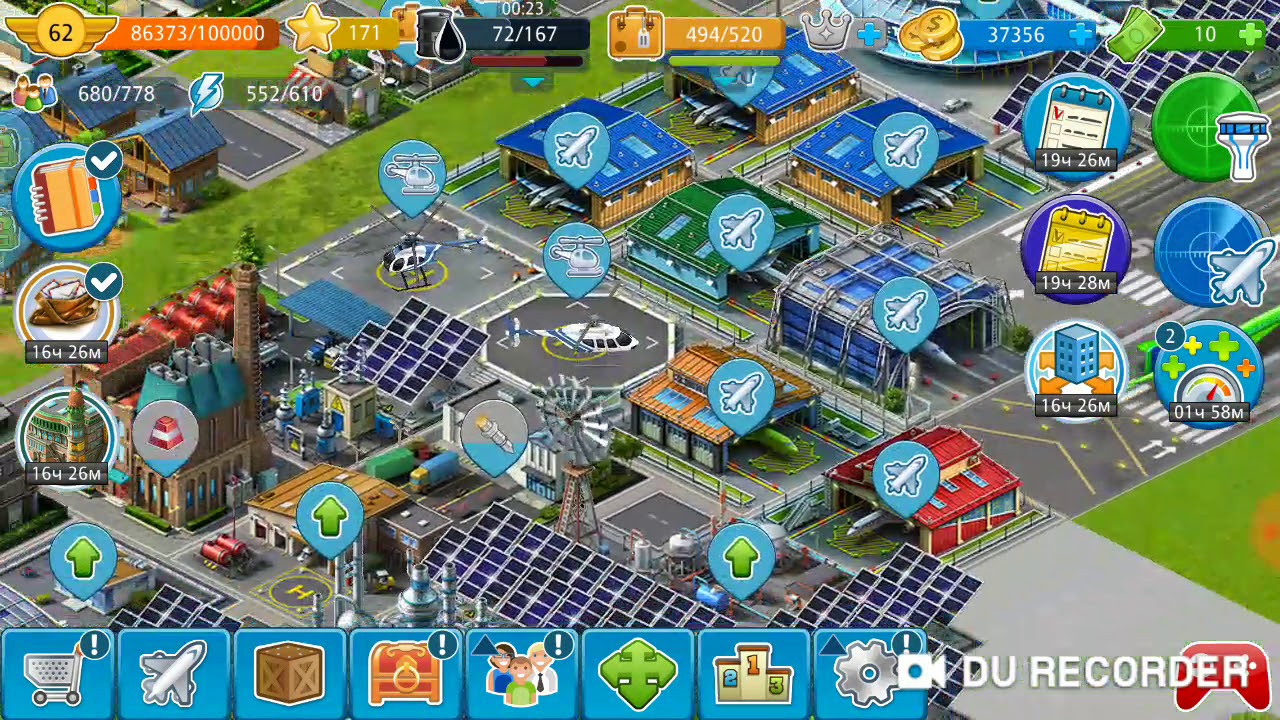Image resolution: width=1280 pixels, height=720 pixels.
Task: Open the treasure chest with ring
Action: (406, 672)
